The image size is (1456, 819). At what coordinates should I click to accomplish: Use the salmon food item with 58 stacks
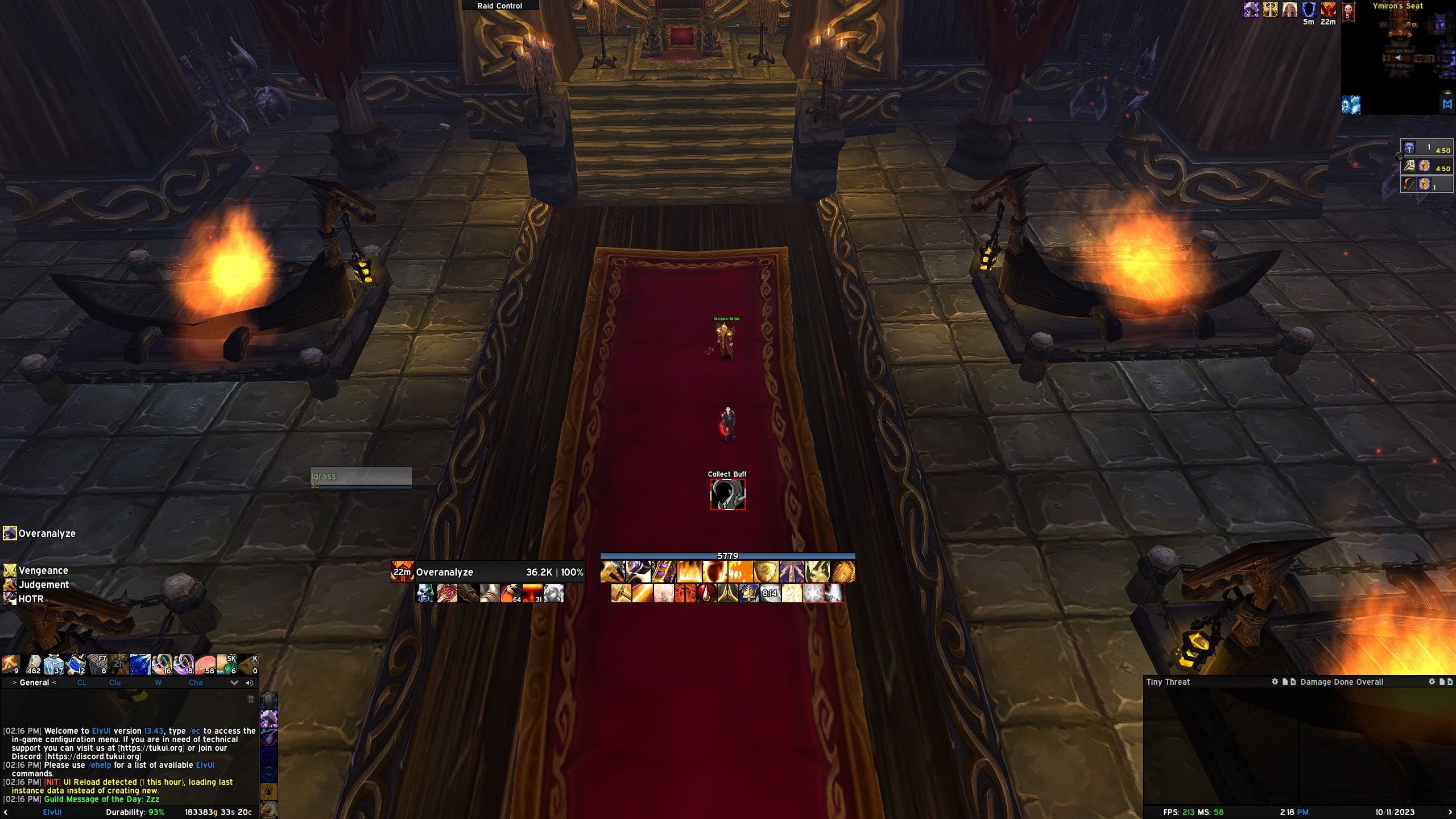pyautogui.click(x=205, y=664)
